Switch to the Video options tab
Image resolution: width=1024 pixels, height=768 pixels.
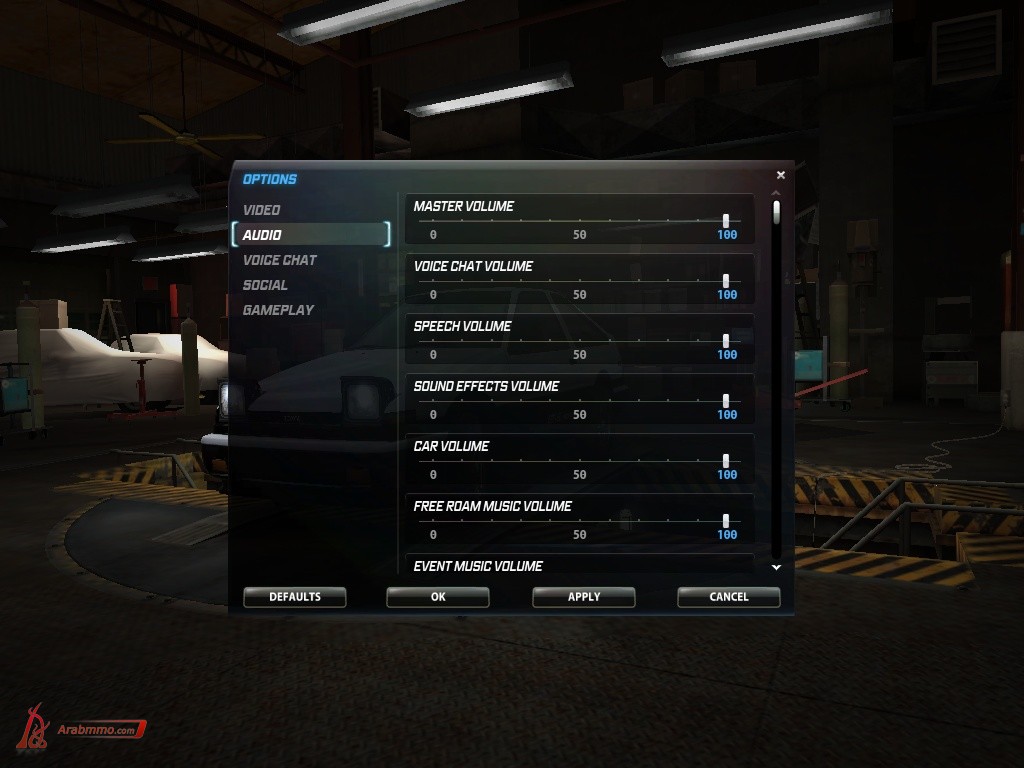[x=262, y=210]
